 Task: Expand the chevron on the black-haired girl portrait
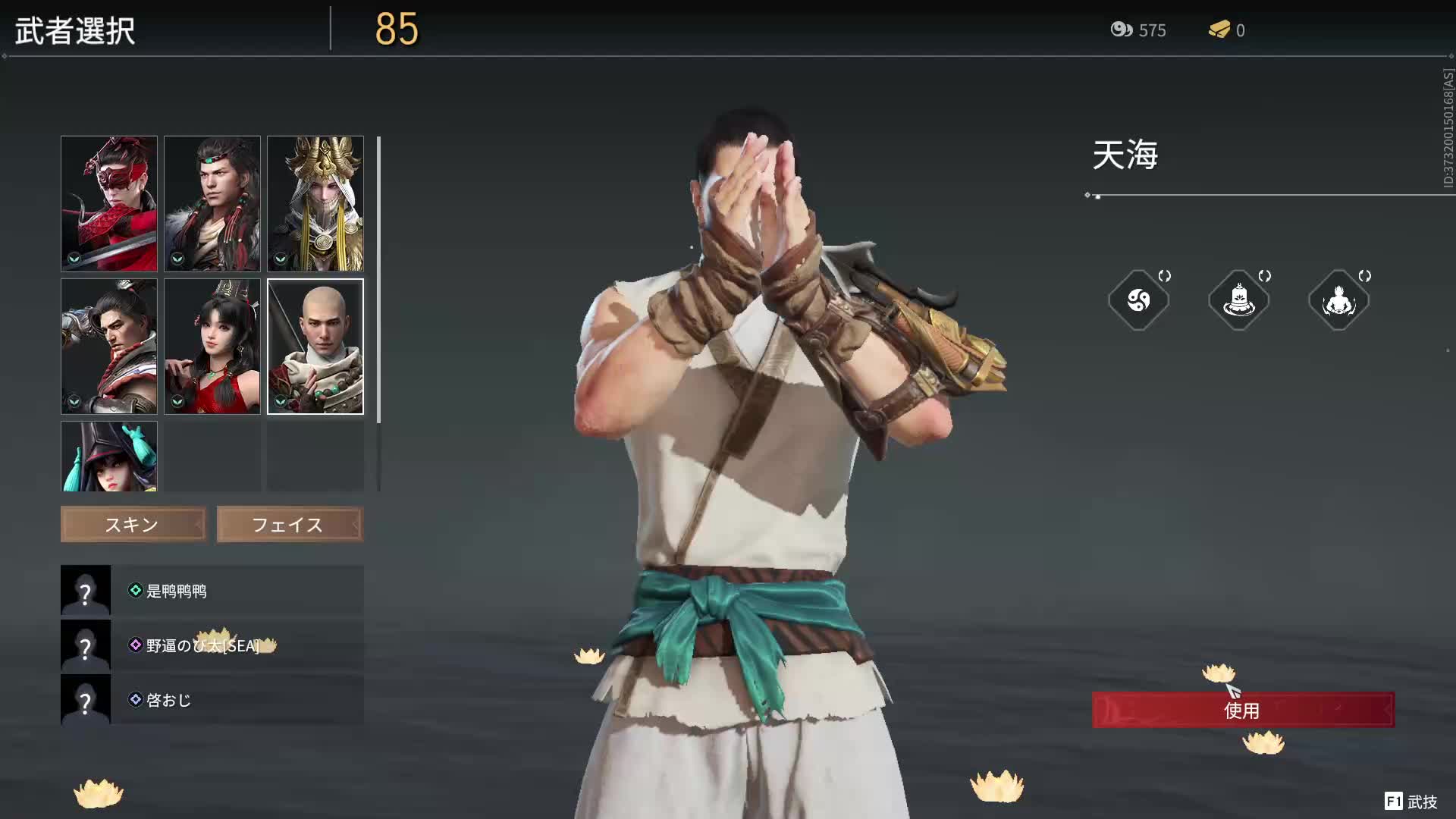click(x=176, y=401)
